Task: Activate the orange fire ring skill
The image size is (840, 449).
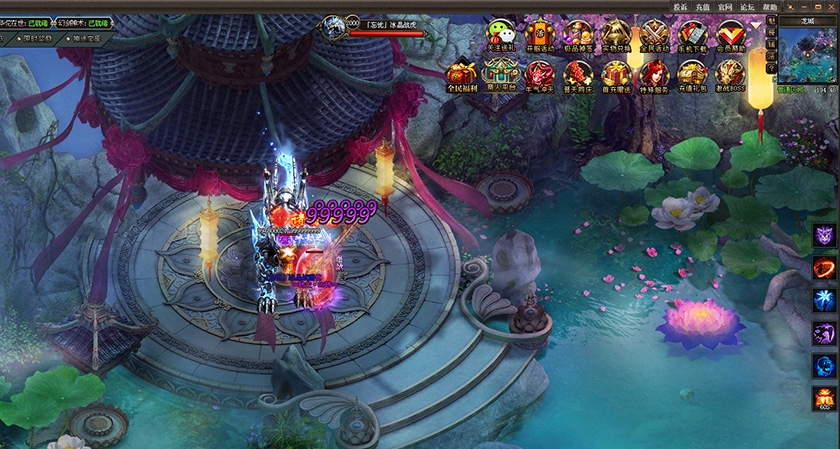Action: [x=825, y=268]
